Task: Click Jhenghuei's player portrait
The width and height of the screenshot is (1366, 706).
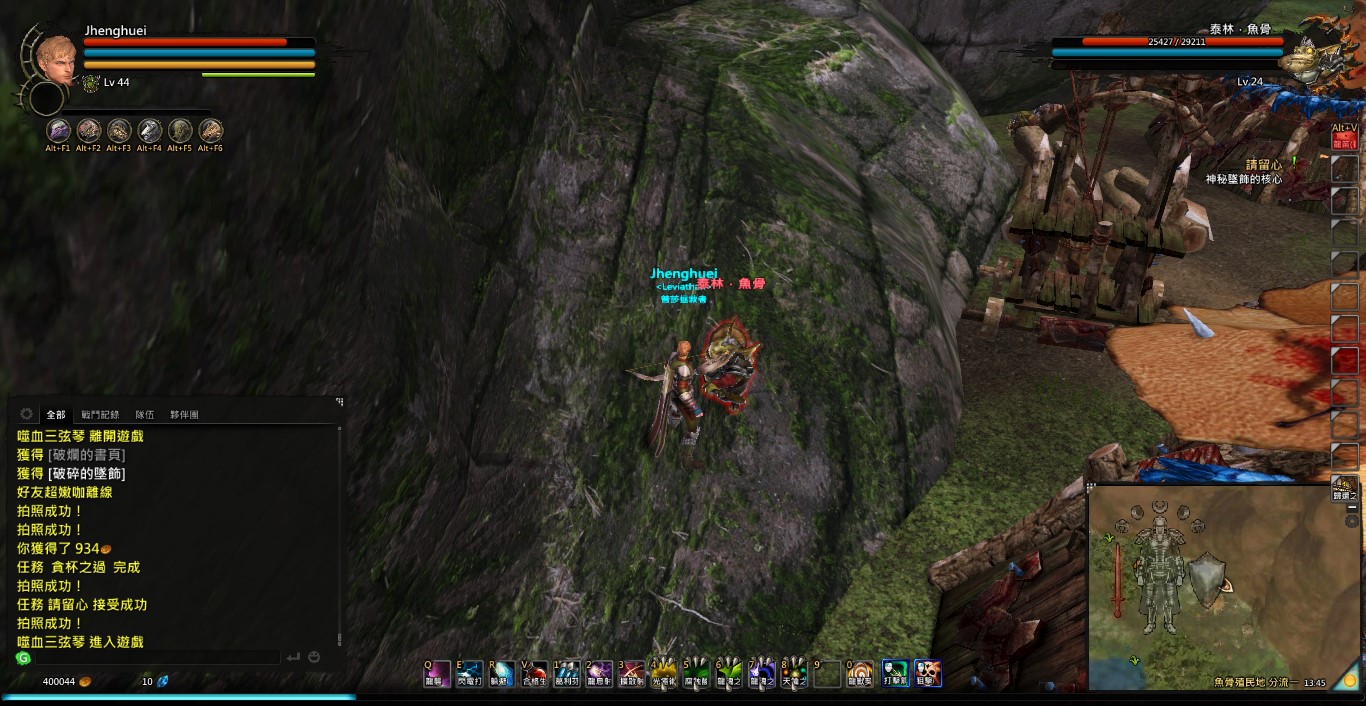Action: pos(56,59)
